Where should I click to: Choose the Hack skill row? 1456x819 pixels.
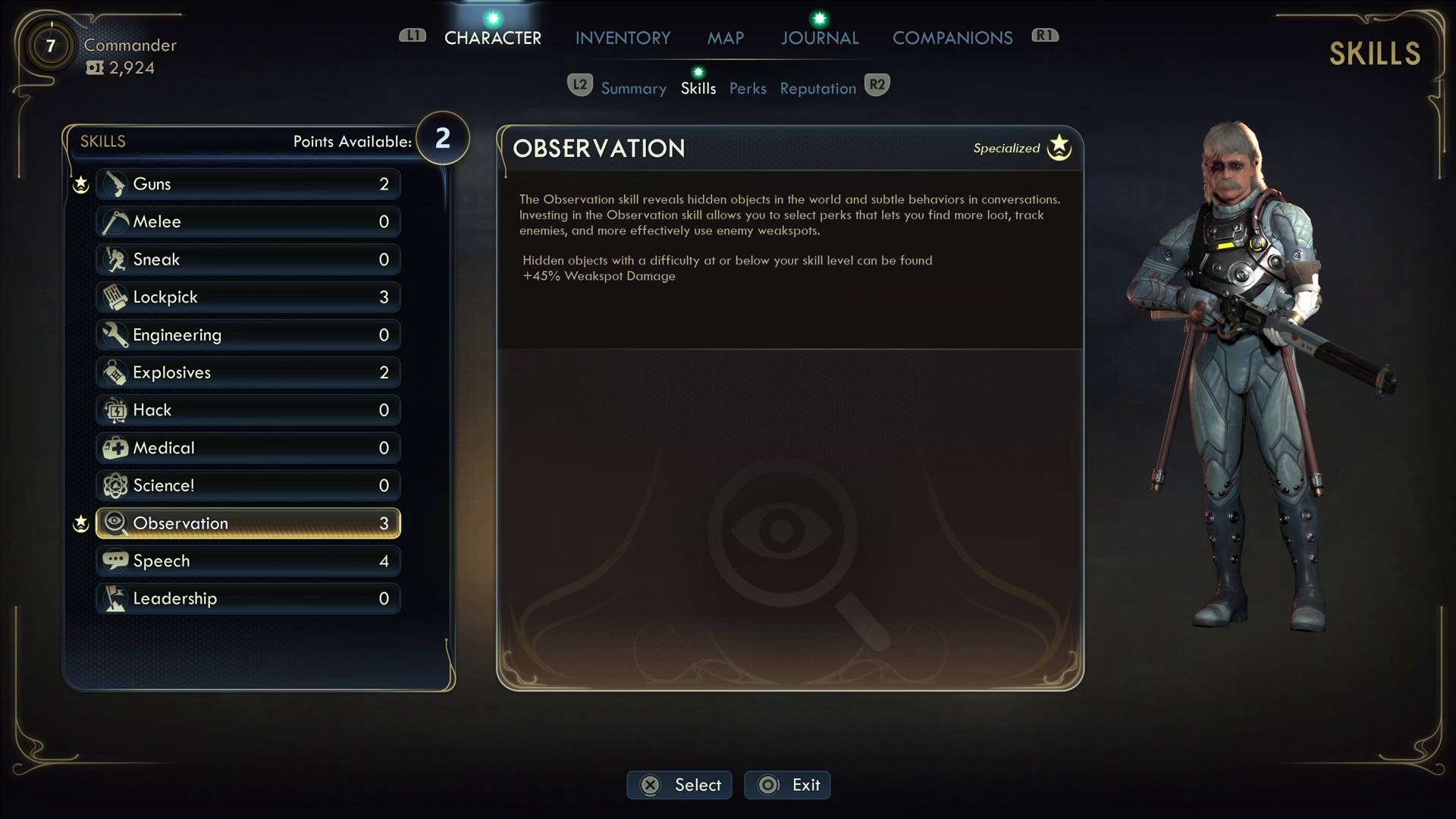pyautogui.click(x=248, y=410)
